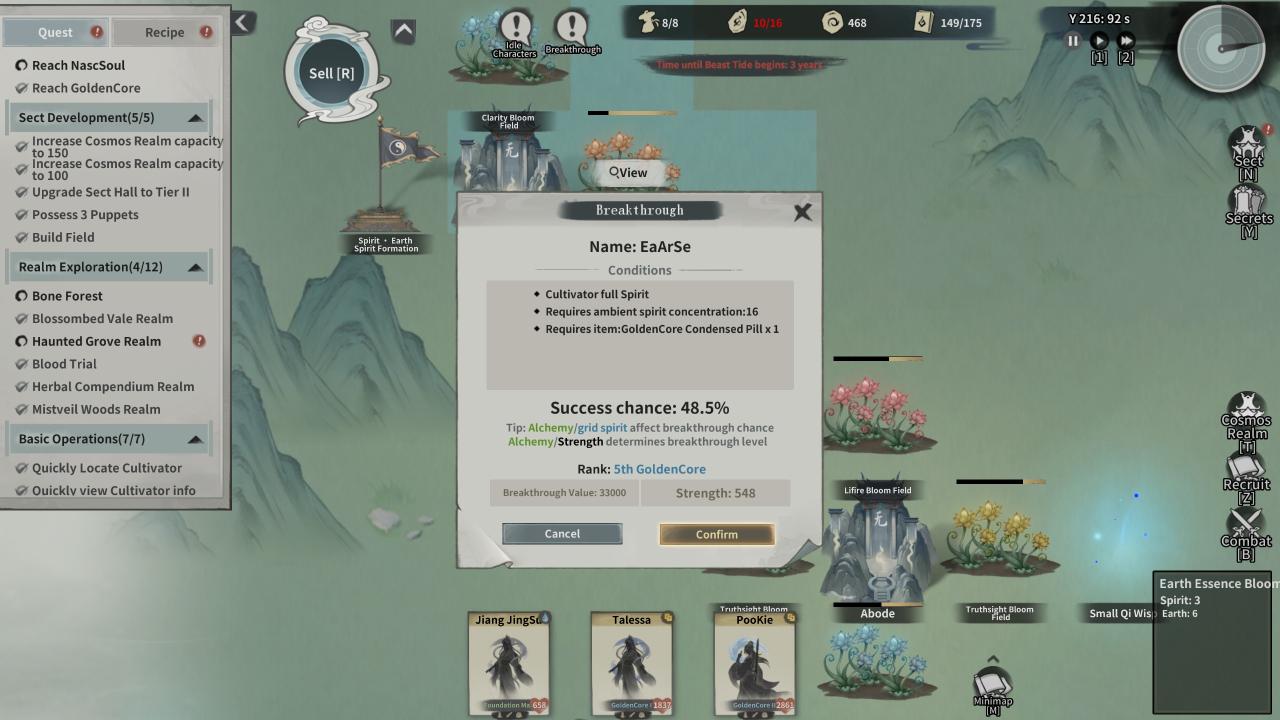This screenshot has width=1280, height=720.
Task: Cancel the breakthrough dialog
Action: click(562, 534)
